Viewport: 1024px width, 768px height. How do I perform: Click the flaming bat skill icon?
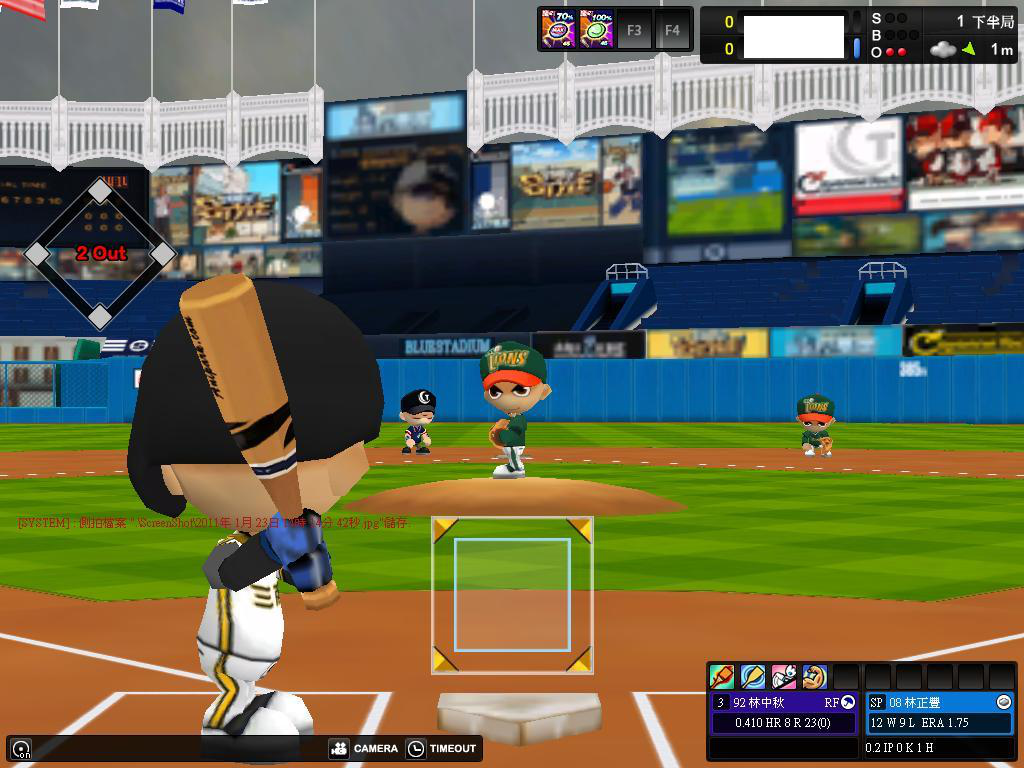722,677
